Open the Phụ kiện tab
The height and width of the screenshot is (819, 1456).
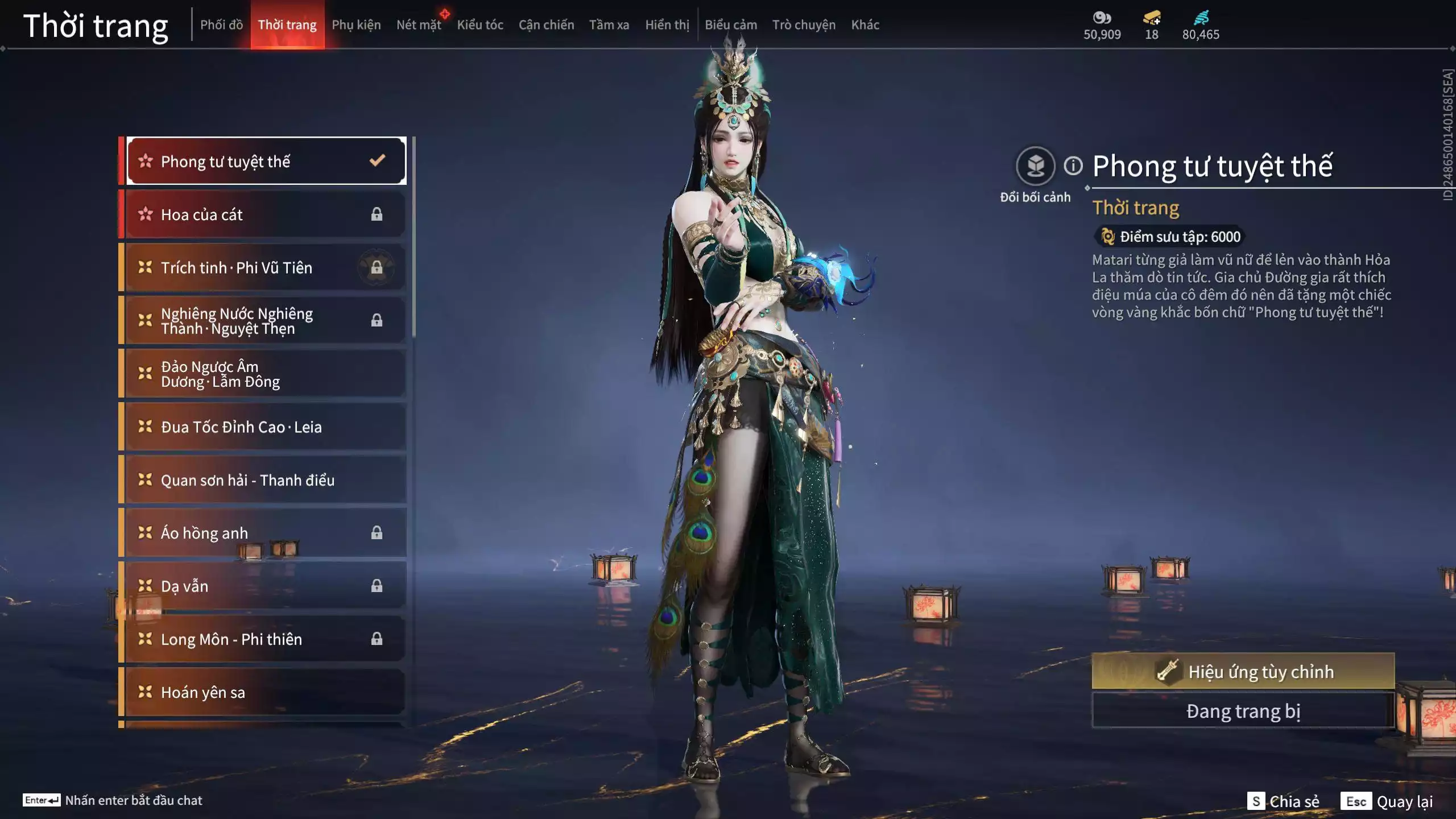click(356, 25)
